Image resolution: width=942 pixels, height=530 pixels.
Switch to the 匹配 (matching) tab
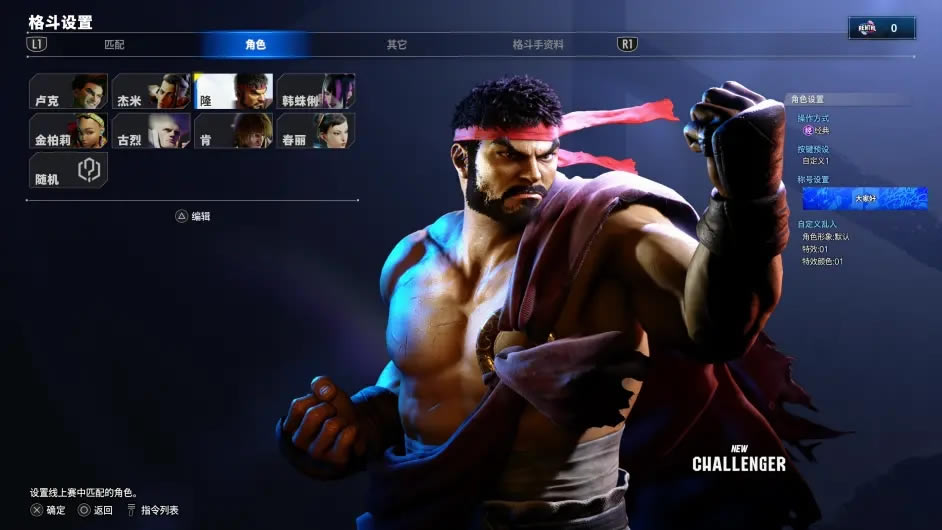(114, 45)
